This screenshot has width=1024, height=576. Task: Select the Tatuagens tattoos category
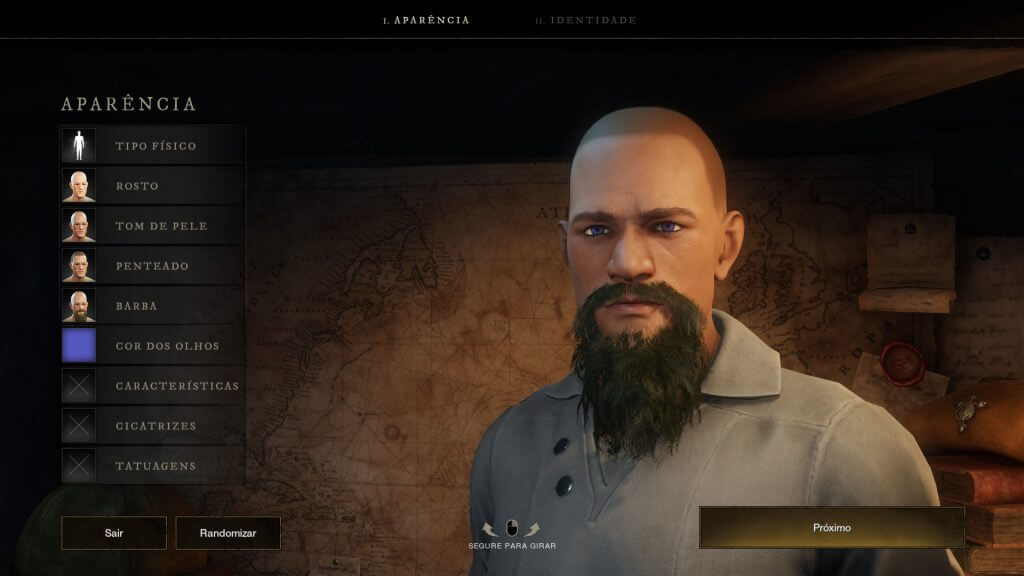pos(153,466)
